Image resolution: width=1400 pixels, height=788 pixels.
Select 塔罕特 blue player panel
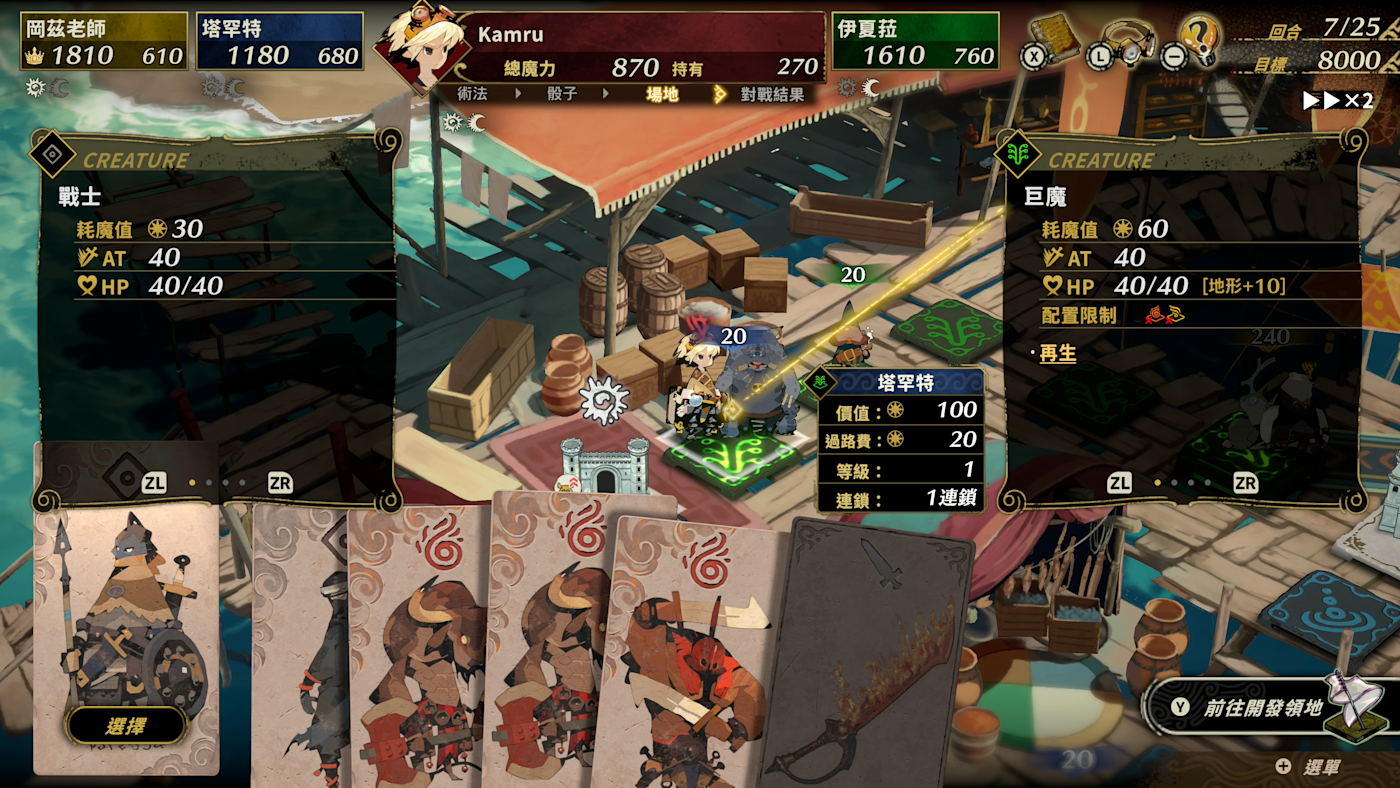click(280, 42)
